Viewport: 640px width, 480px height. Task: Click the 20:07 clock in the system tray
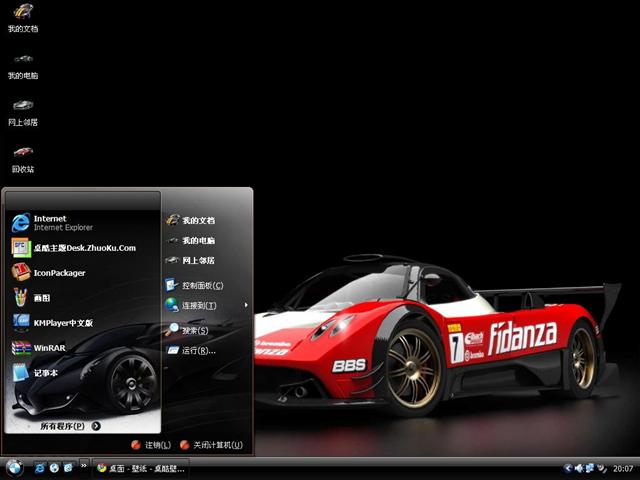point(623,467)
